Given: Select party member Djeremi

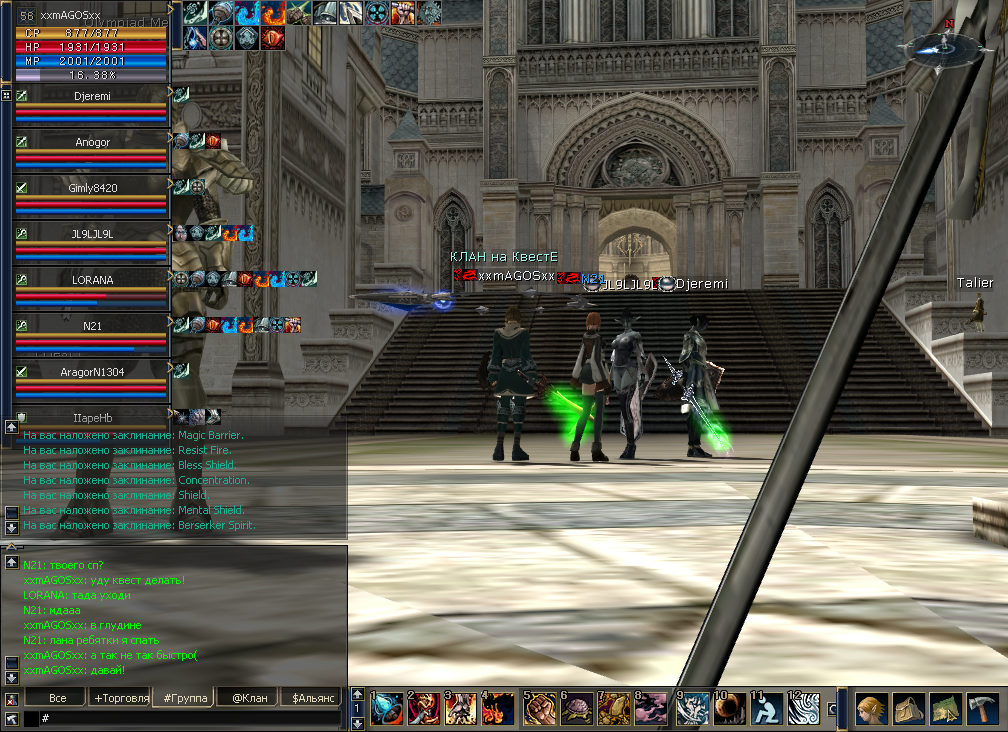Looking at the screenshot, I should point(92,97).
